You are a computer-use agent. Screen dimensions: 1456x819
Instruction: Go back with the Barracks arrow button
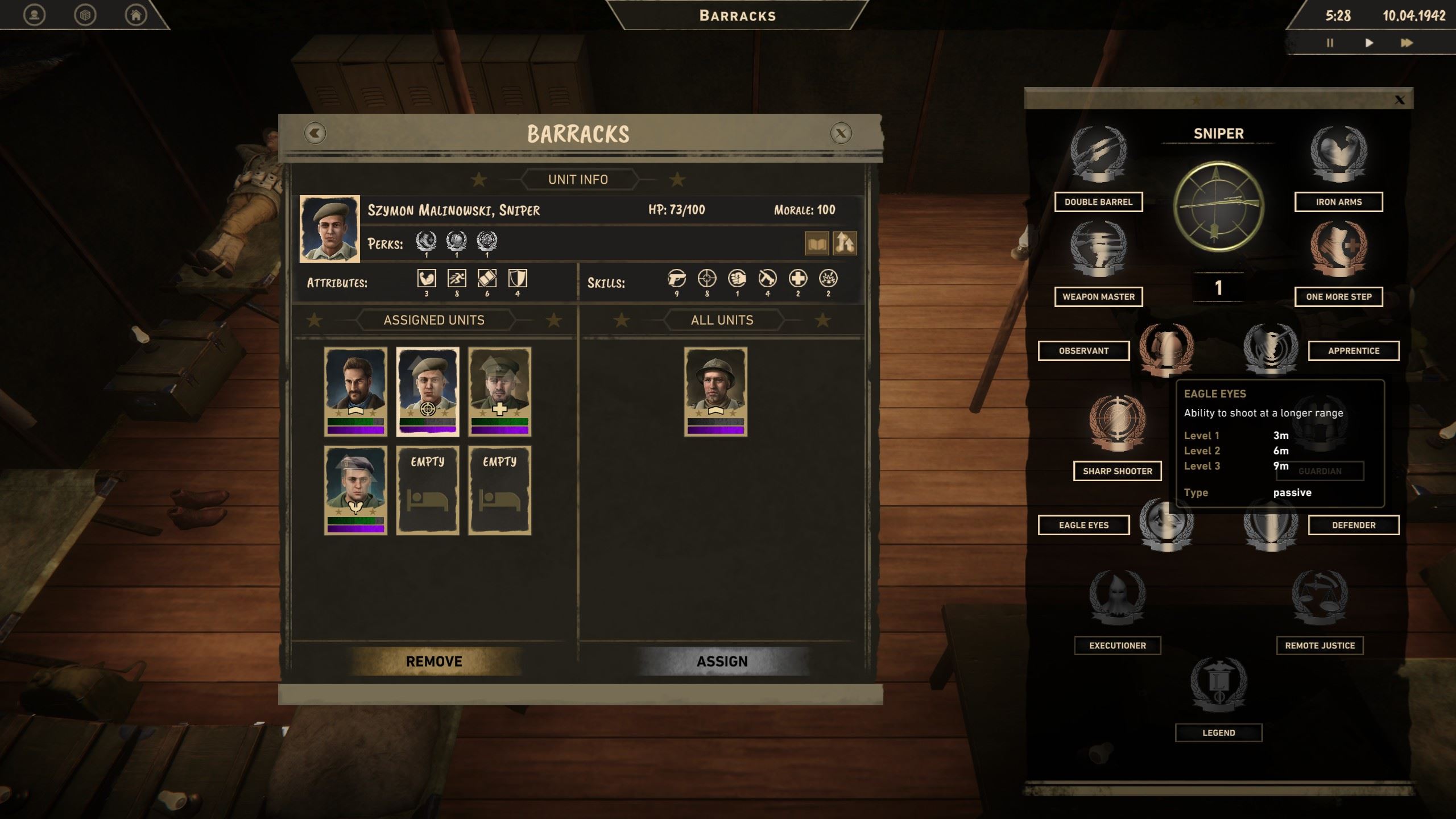315,134
